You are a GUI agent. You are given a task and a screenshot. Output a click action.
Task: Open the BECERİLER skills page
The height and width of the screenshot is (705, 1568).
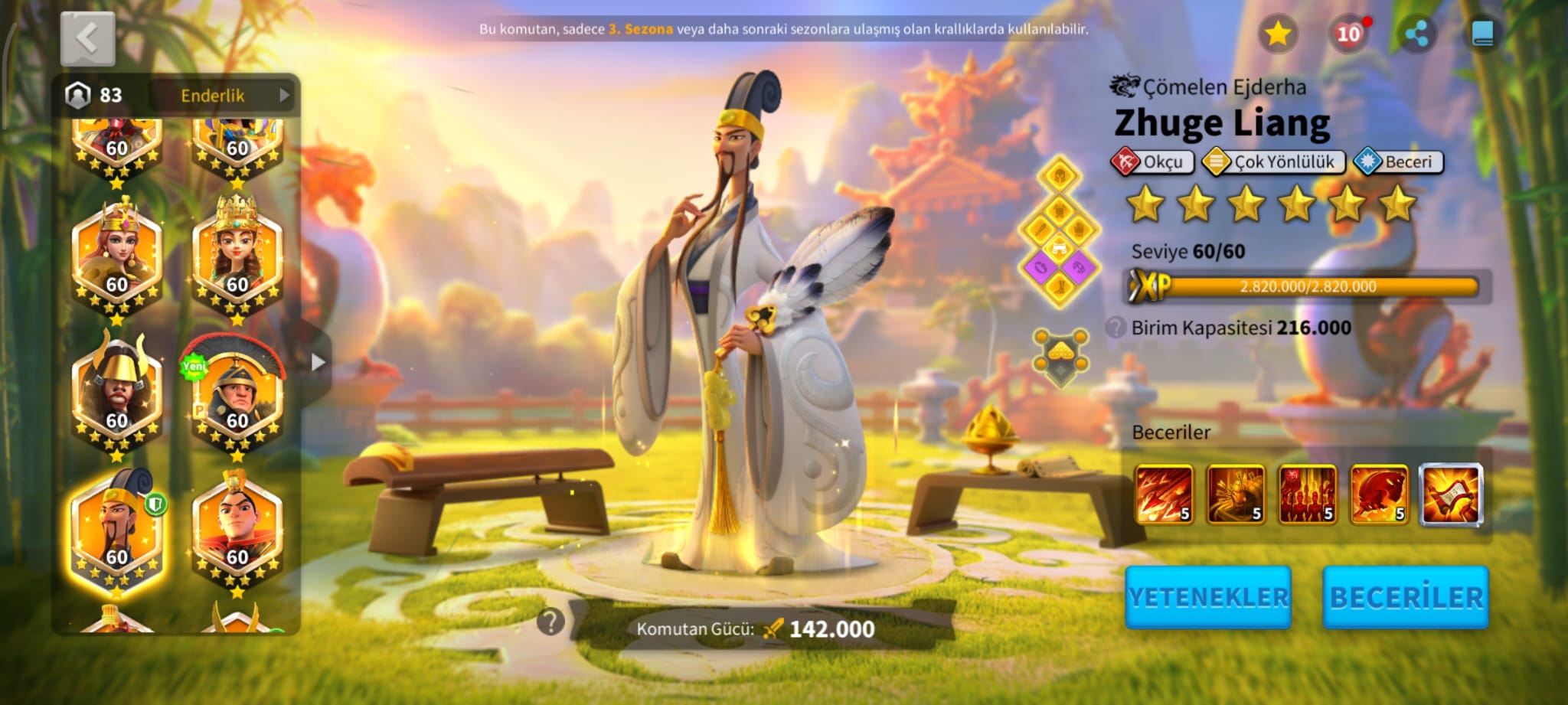(x=1406, y=598)
